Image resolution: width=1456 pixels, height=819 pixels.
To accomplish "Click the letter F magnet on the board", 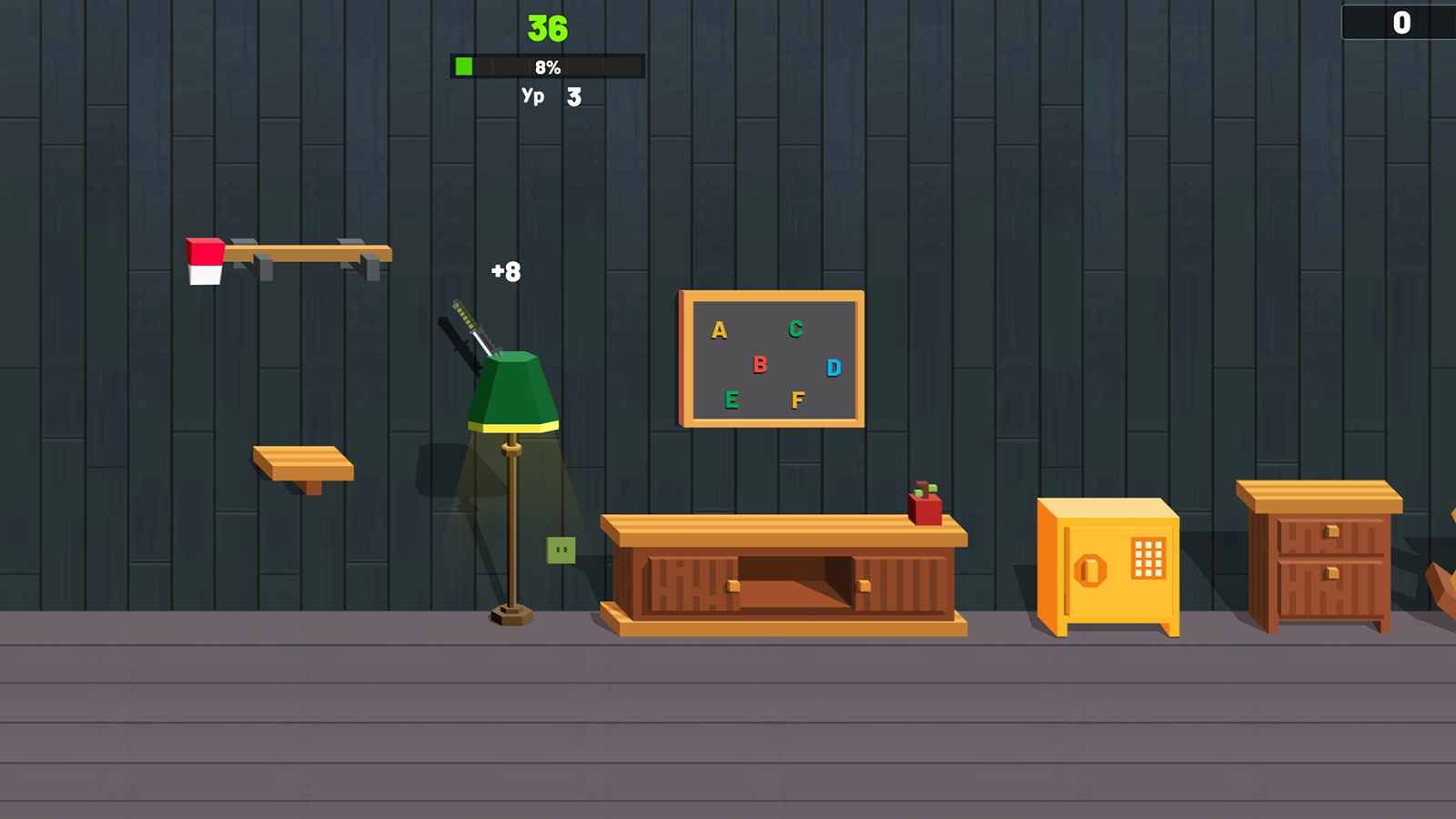I will [x=798, y=398].
